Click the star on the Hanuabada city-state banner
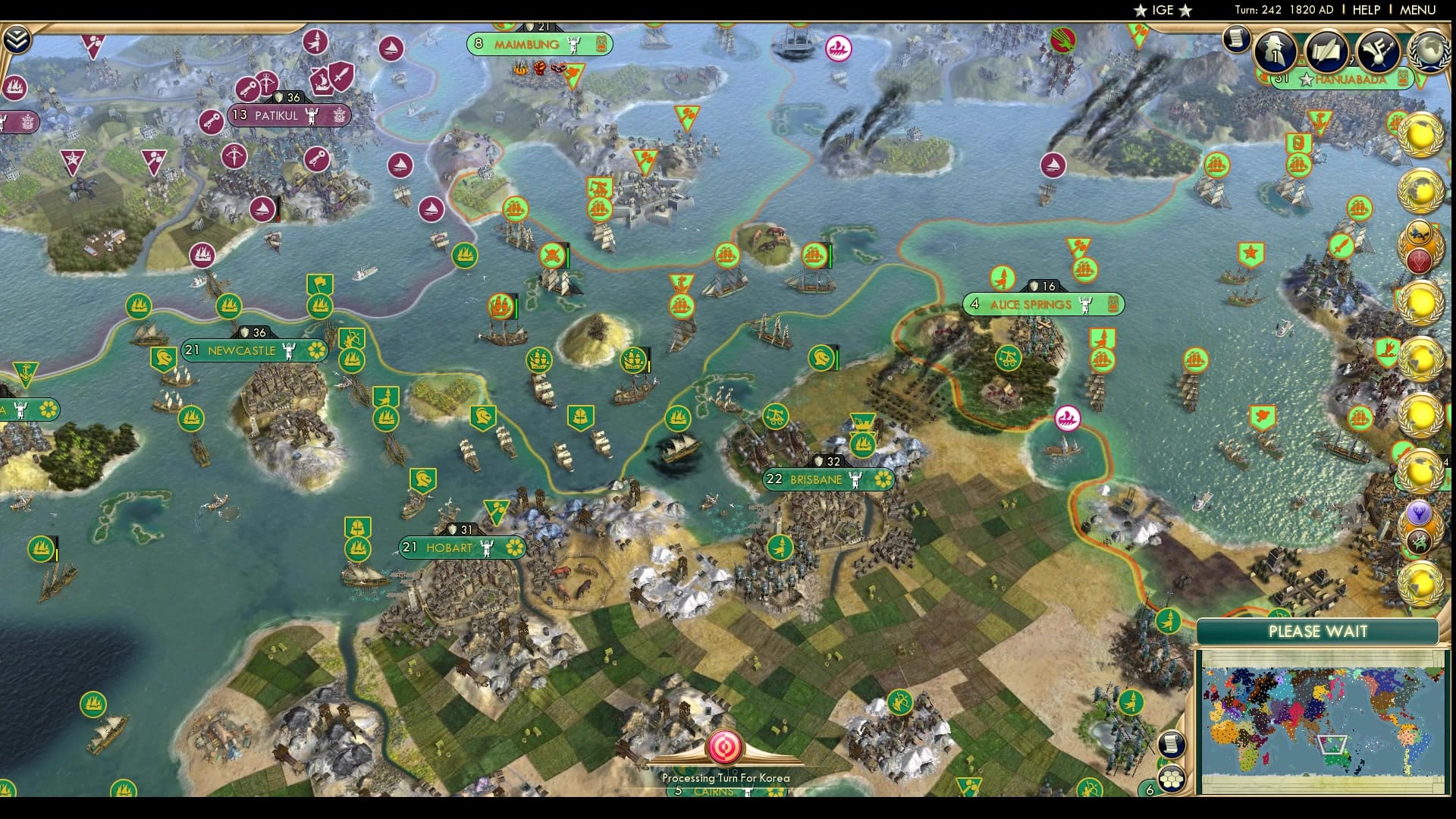The image size is (1456, 819). tap(1305, 79)
